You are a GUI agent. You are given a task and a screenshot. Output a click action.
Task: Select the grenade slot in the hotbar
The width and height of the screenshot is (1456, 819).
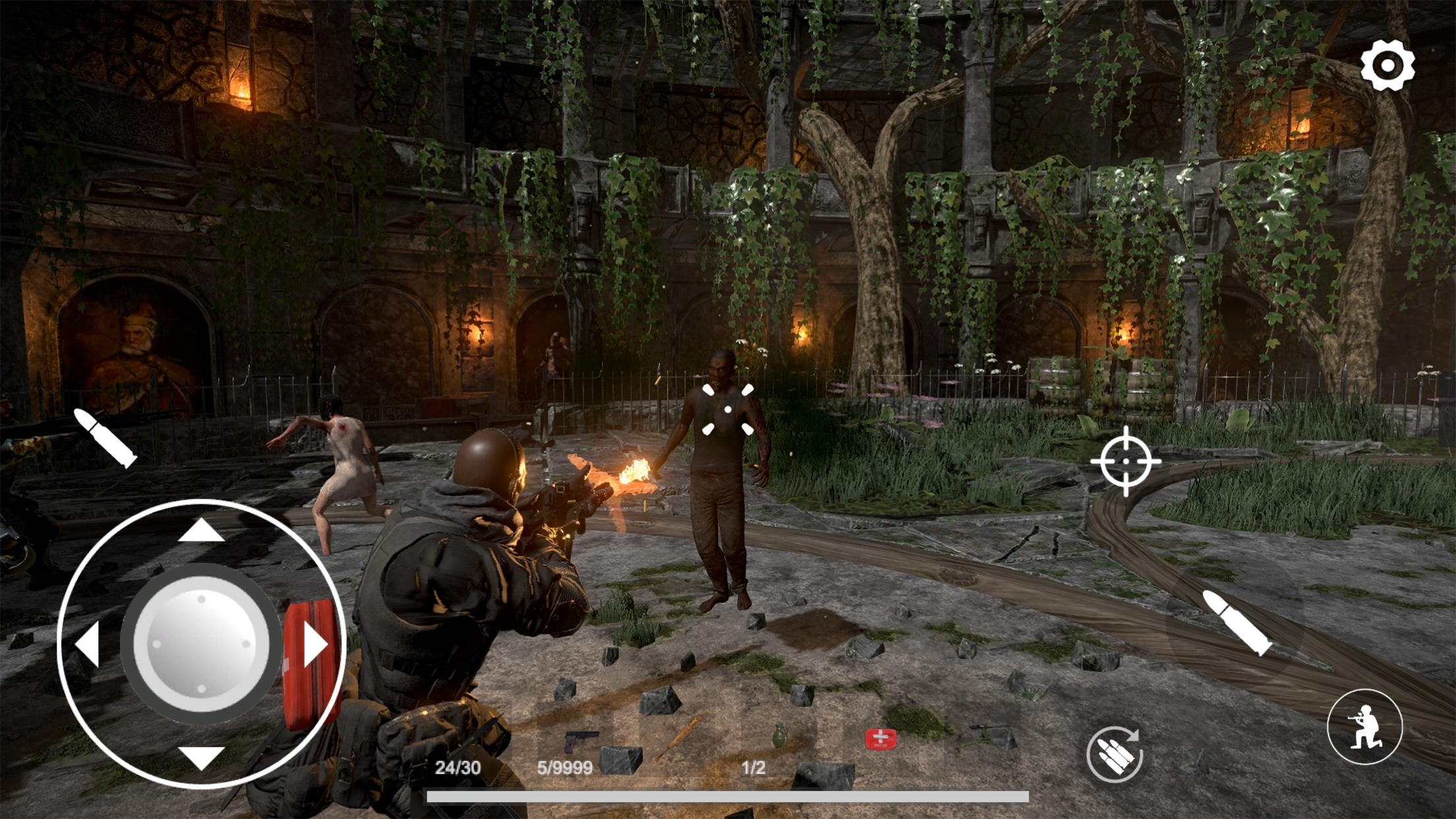[x=781, y=737]
